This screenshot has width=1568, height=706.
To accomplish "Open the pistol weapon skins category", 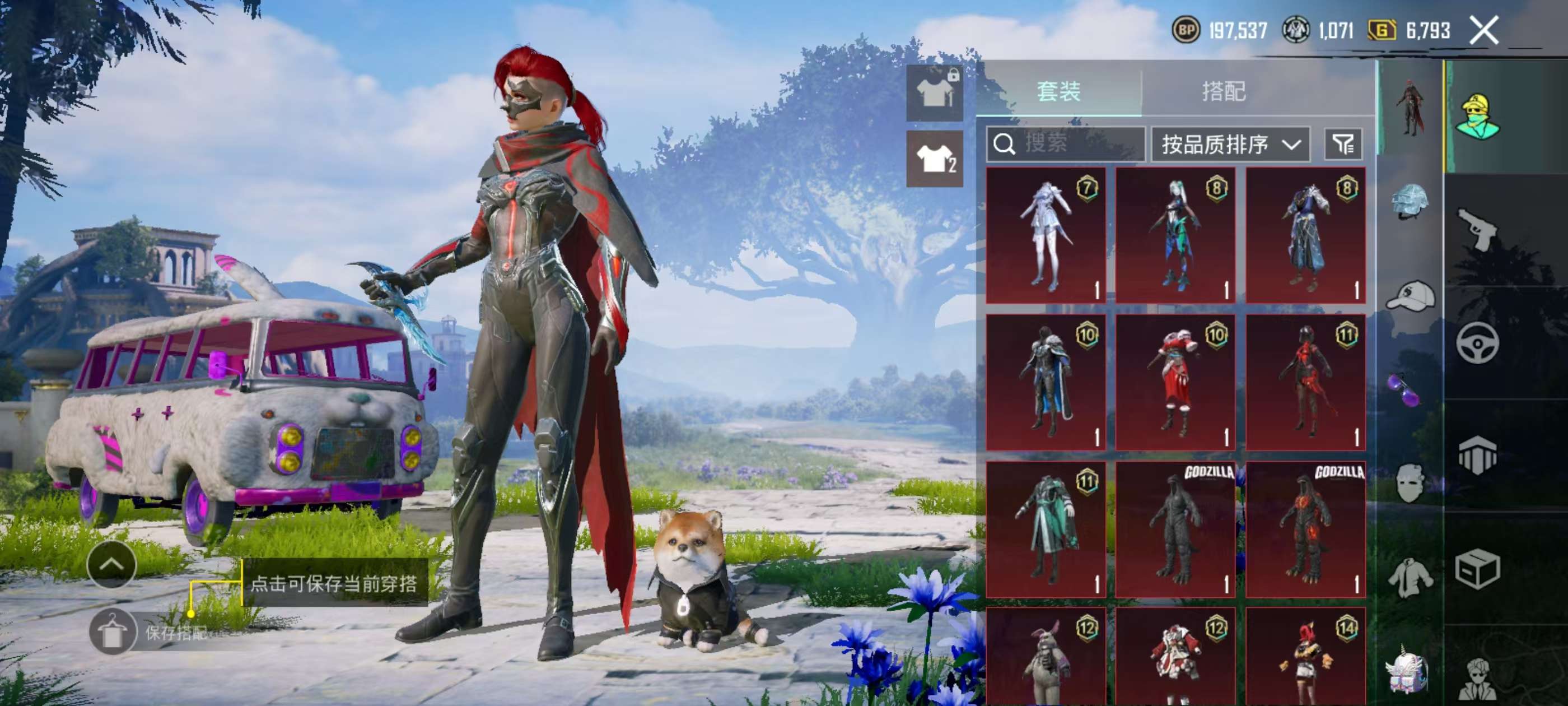I will [1478, 229].
